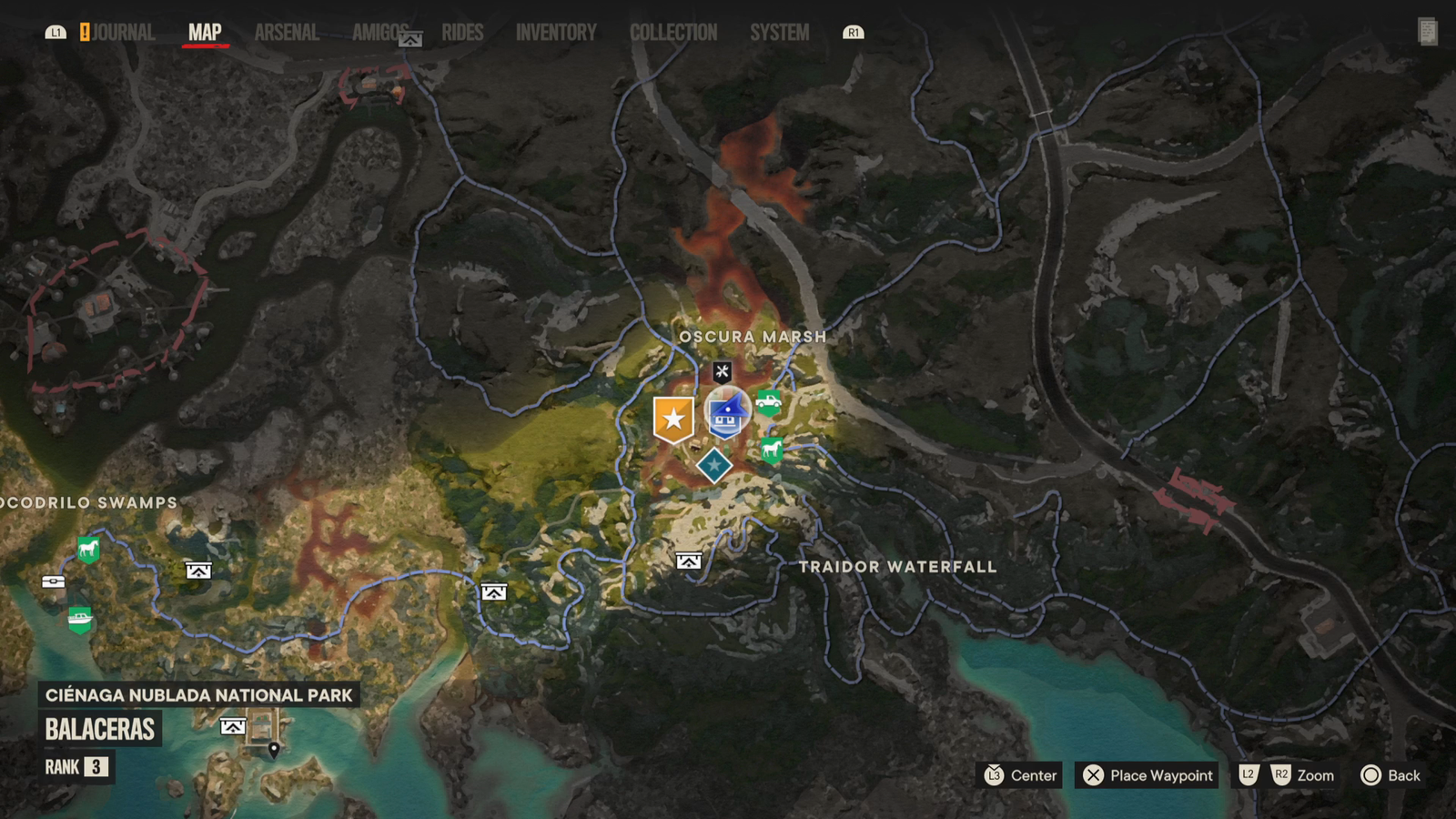The width and height of the screenshot is (1456, 819).
Task: Go to the Rides tab
Action: [x=462, y=33]
